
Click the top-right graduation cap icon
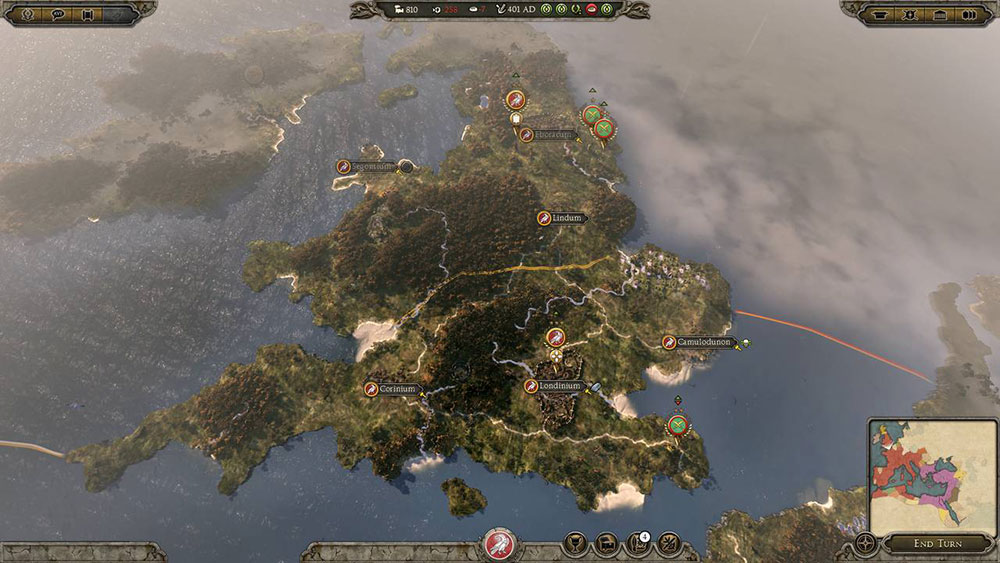tap(879, 14)
